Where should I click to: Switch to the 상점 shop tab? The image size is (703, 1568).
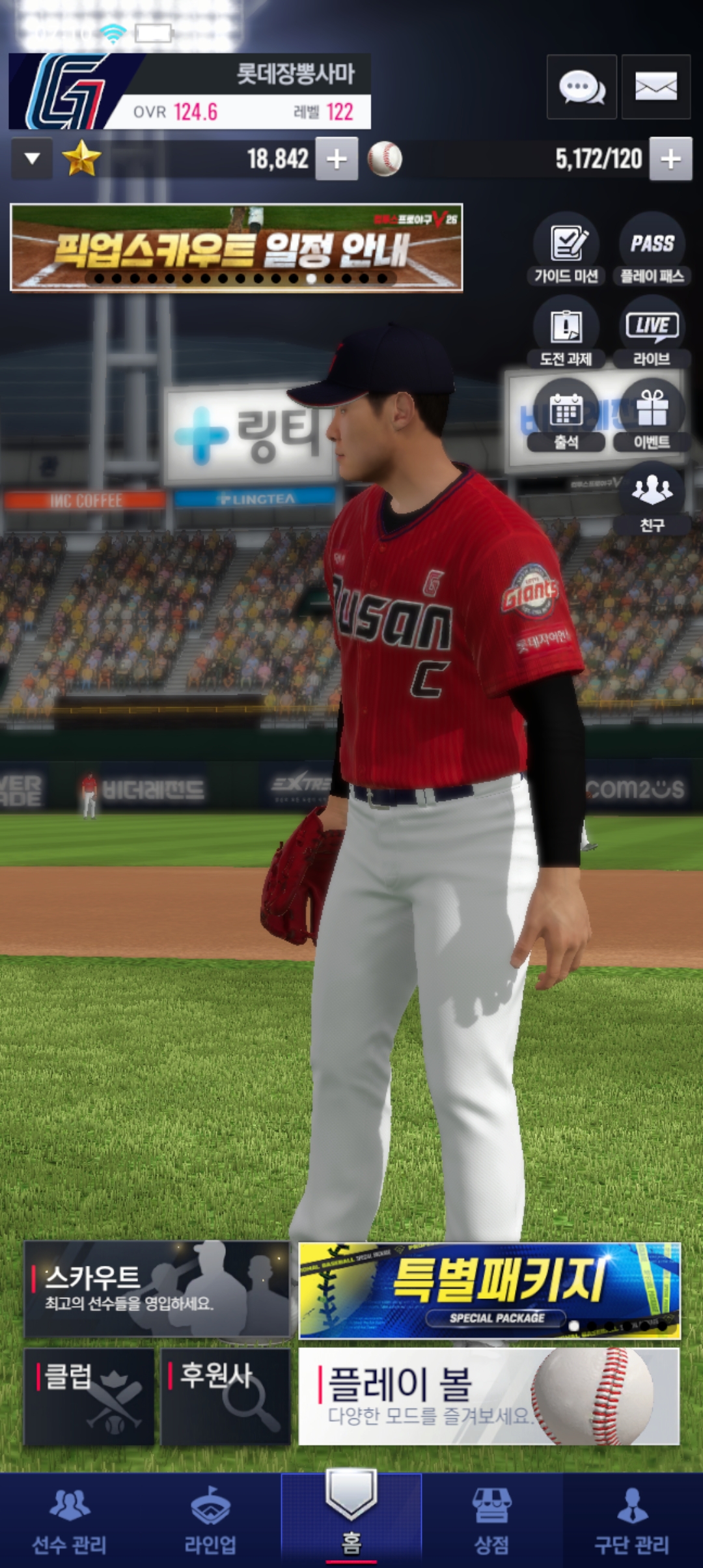click(x=491, y=1520)
